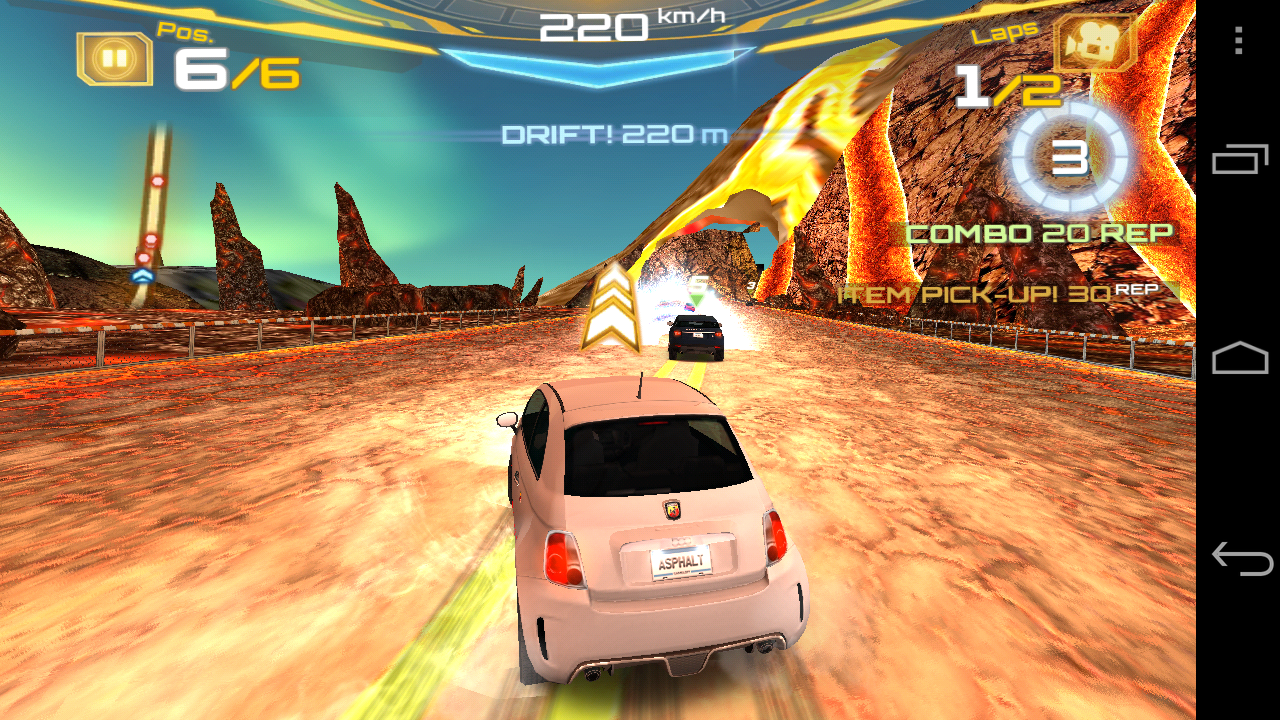This screenshot has width=1280, height=720.
Task: Tap the COMBO 20 REP notification
Action: (1040, 232)
